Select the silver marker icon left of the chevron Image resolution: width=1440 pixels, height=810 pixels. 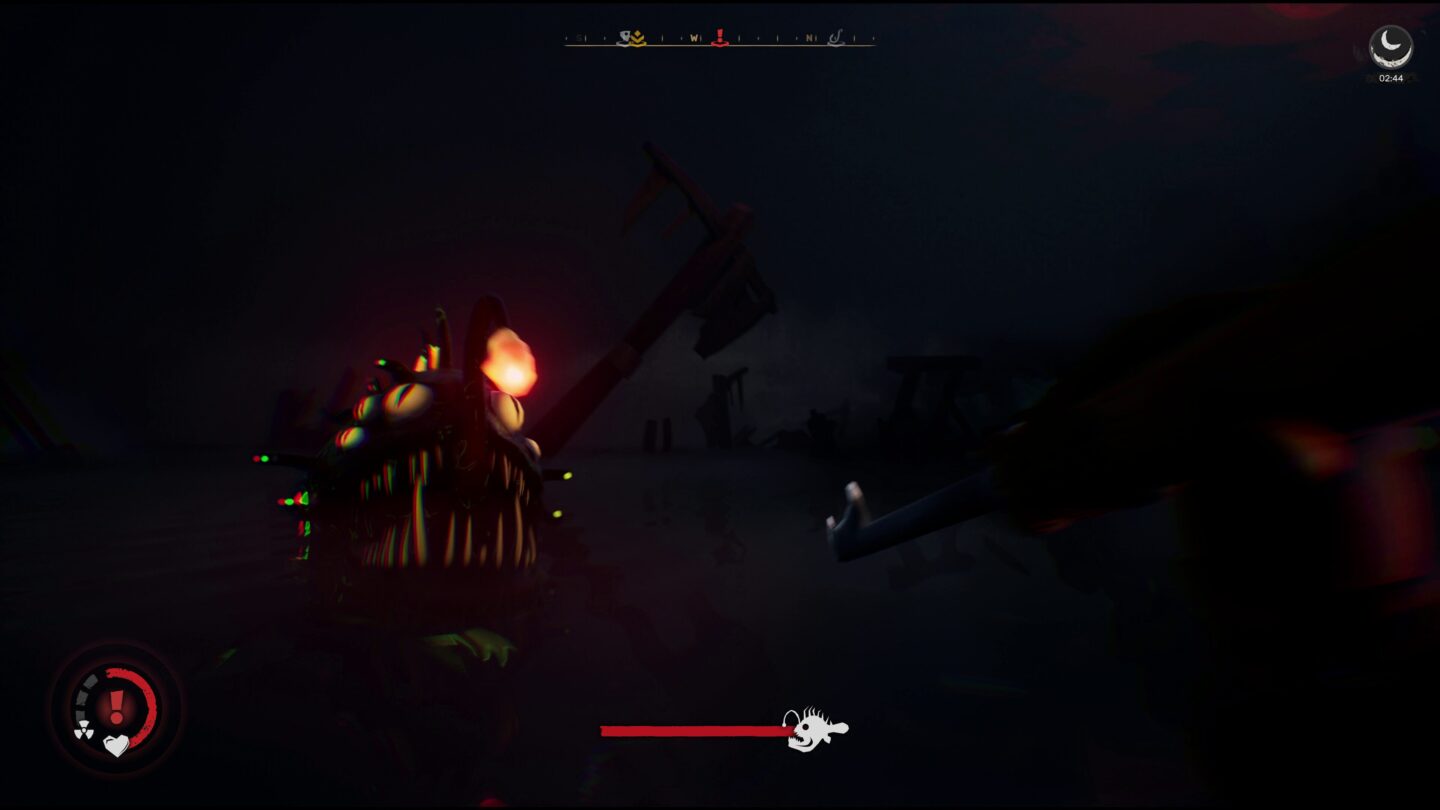(623, 38)
